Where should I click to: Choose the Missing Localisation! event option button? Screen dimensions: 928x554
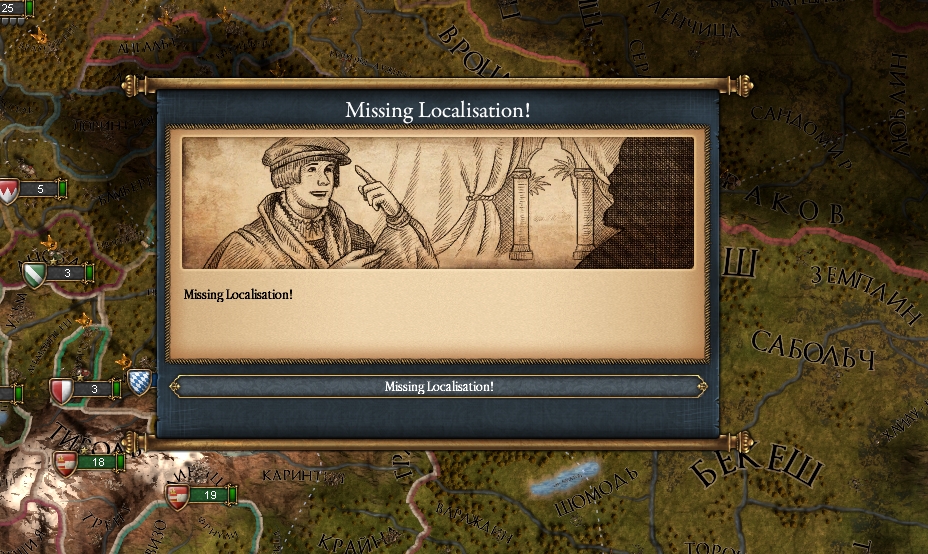[x=439, y=387]
